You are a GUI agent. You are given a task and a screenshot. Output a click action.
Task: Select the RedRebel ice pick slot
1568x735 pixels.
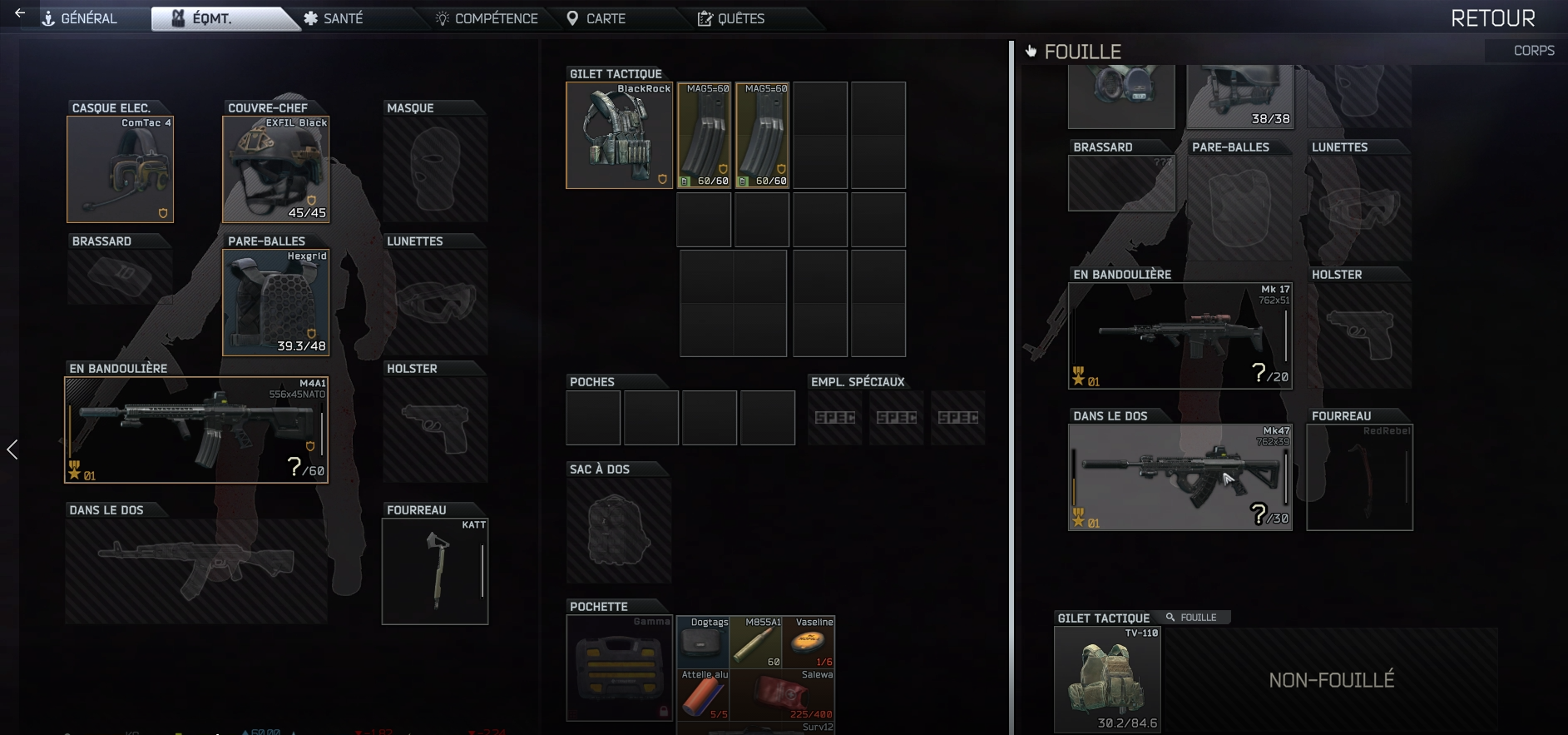point(1359,478)
